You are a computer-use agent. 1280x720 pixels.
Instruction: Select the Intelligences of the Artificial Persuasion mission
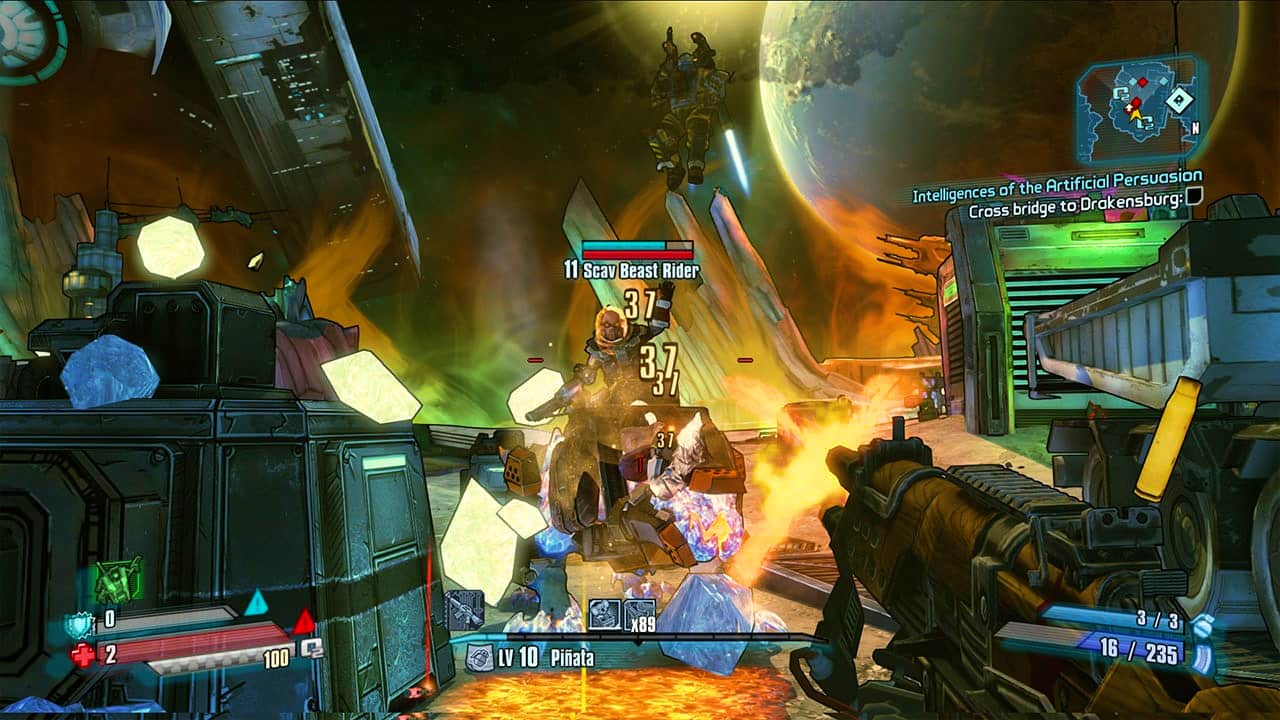[1060, 188]
